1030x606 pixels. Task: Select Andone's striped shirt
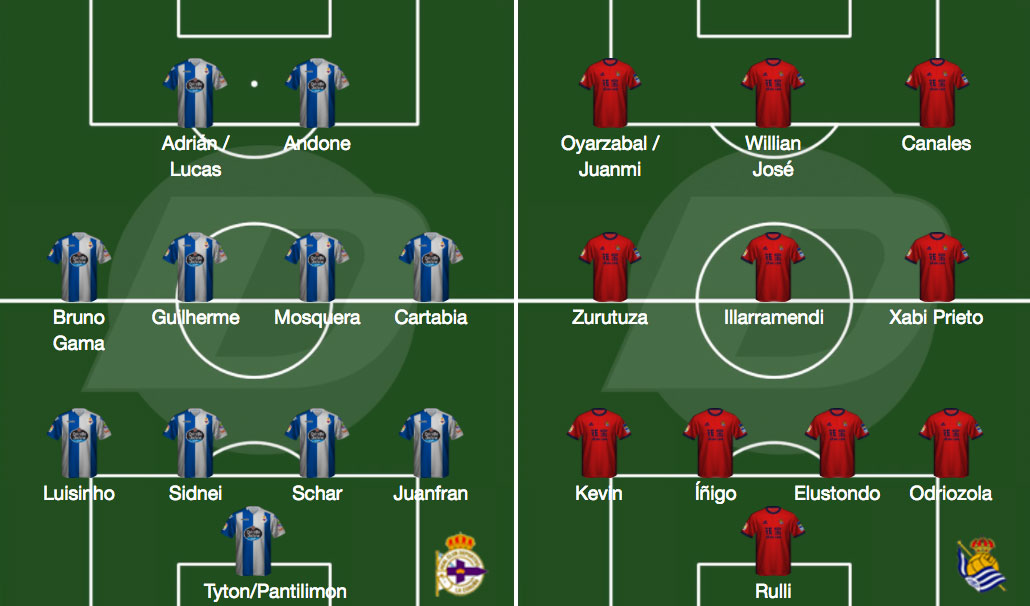[317, 94]
